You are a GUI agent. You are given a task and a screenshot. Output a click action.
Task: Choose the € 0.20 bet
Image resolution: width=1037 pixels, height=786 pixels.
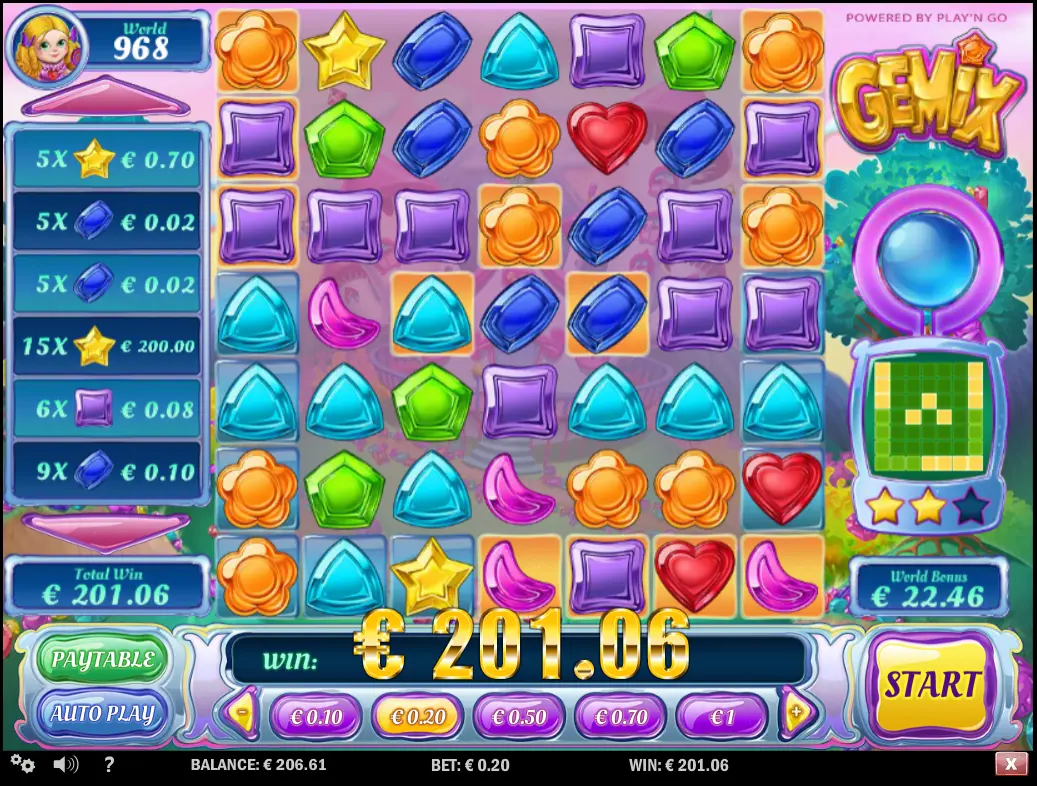click(417, 717)
